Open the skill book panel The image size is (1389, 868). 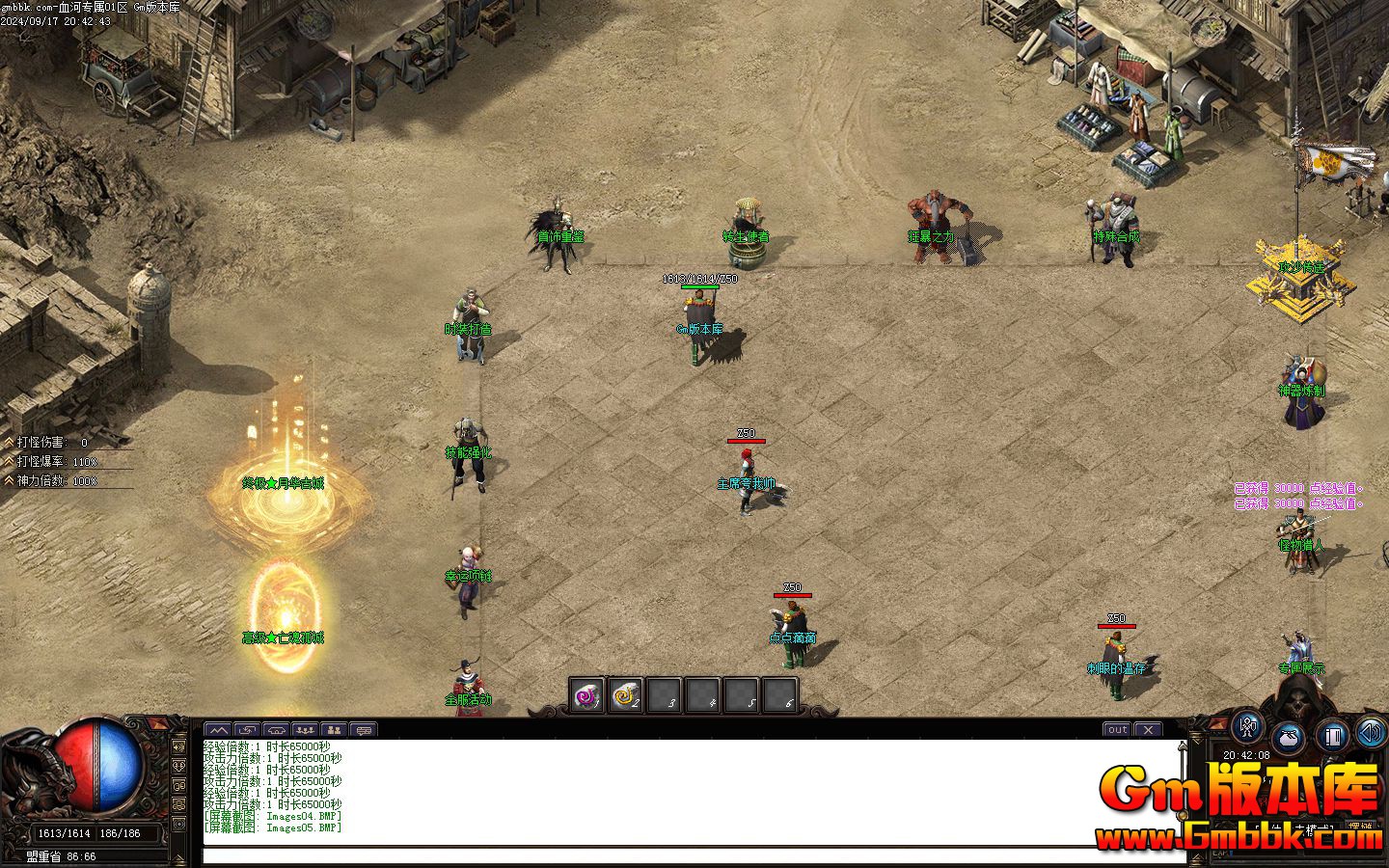[x=1332, y=737]
